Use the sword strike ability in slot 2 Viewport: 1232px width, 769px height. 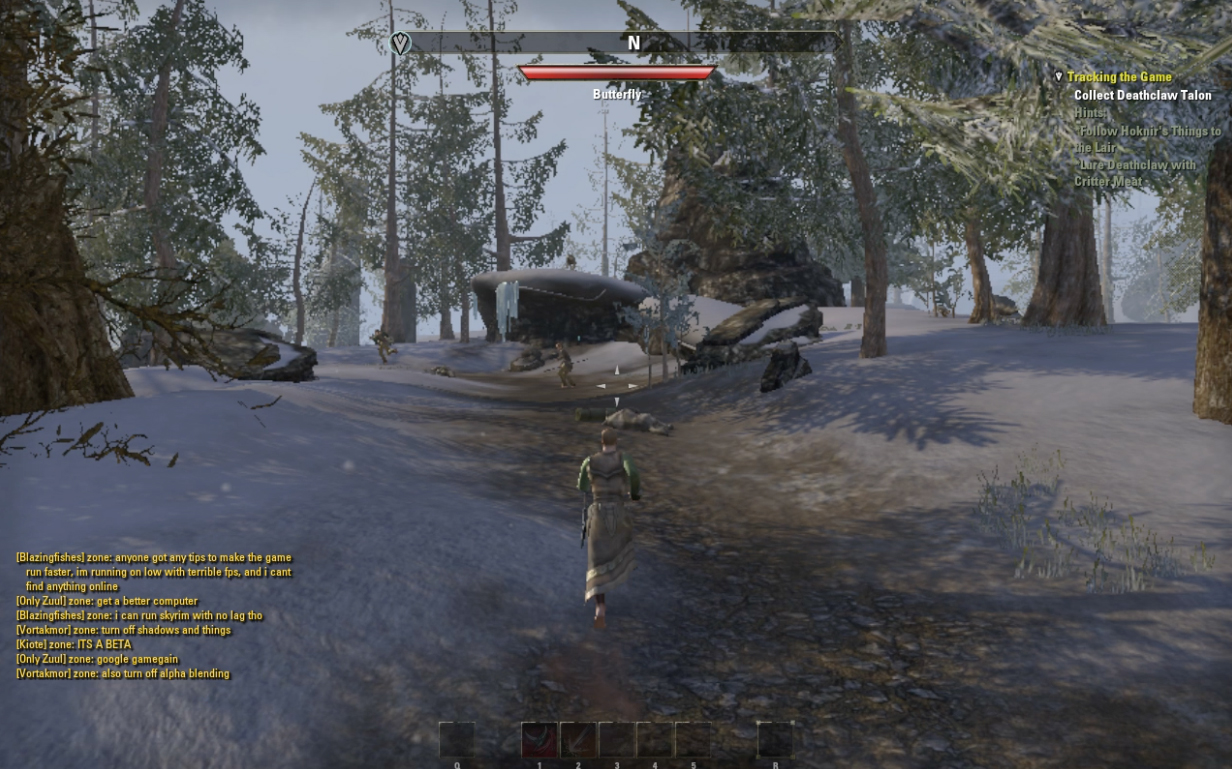[x=578, y=740]
